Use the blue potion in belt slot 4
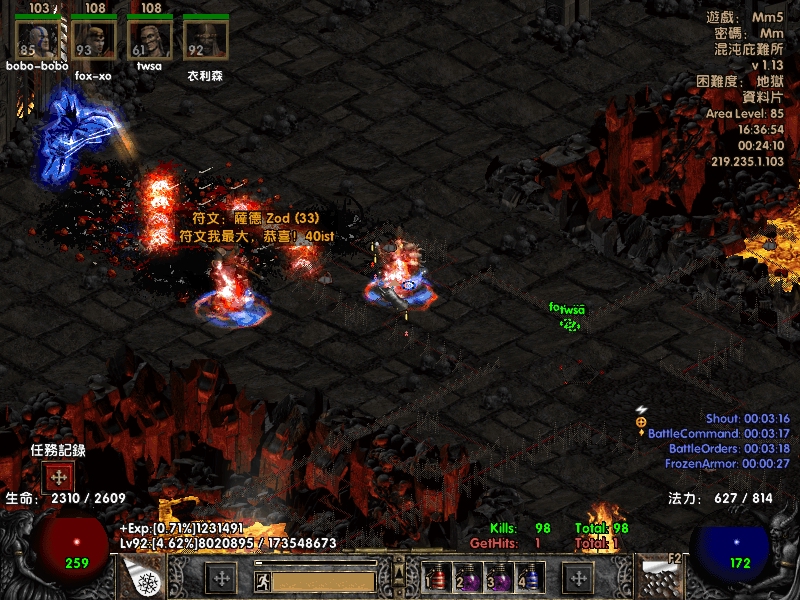The image size is (800, 600). click(x=529, y=577)
